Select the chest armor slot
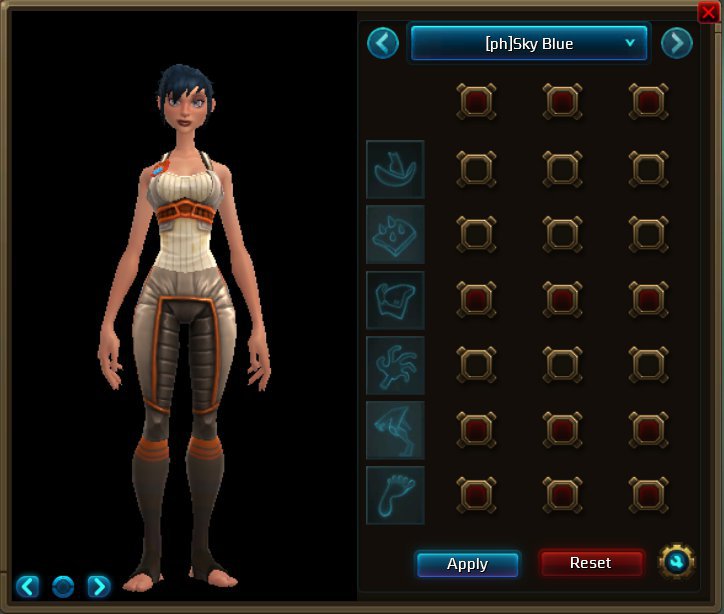The image size is (724, 614). (395, 300)
